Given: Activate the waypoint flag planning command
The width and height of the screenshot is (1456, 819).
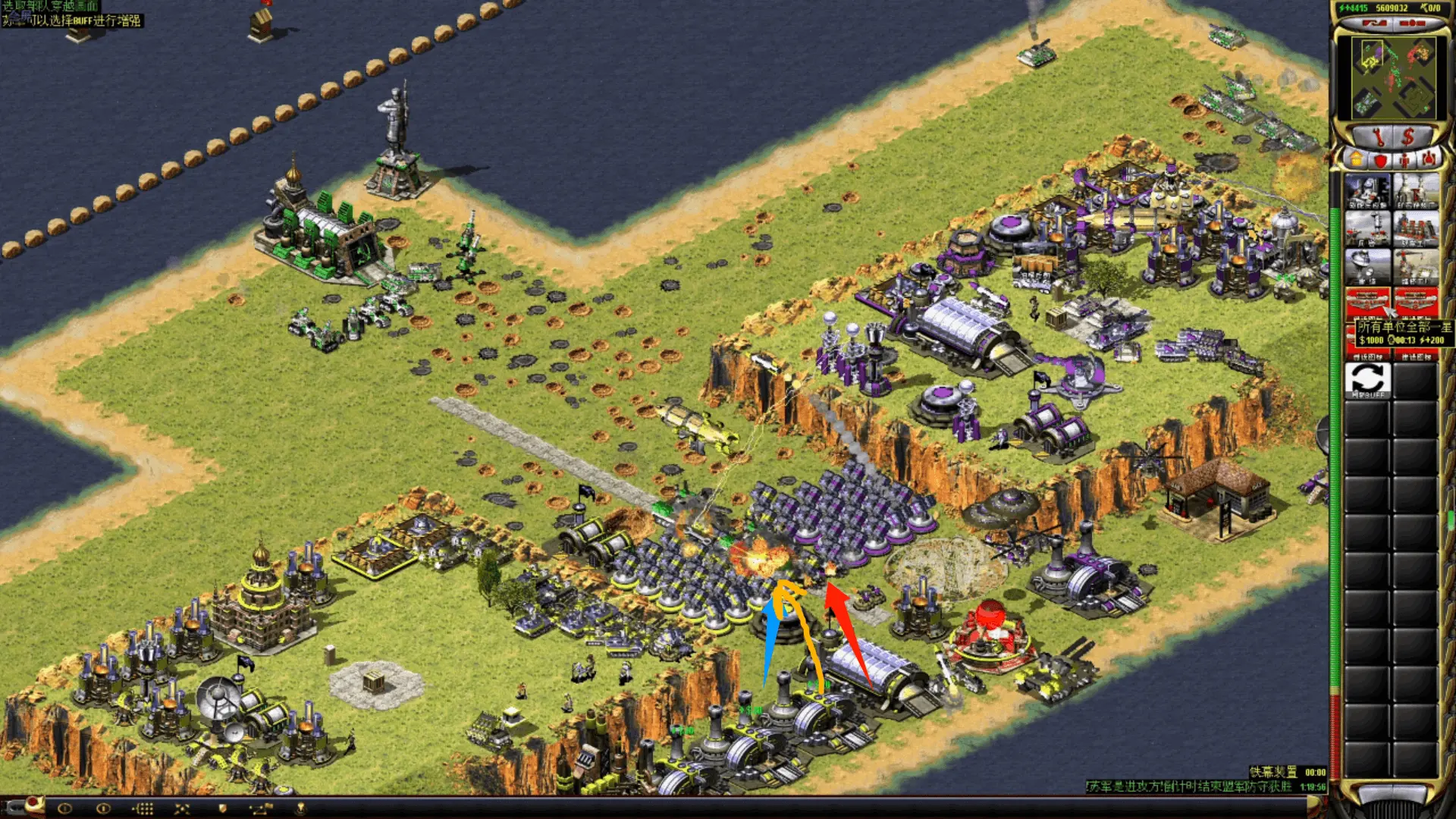Looking at the screenshot, I should [260, 808].
